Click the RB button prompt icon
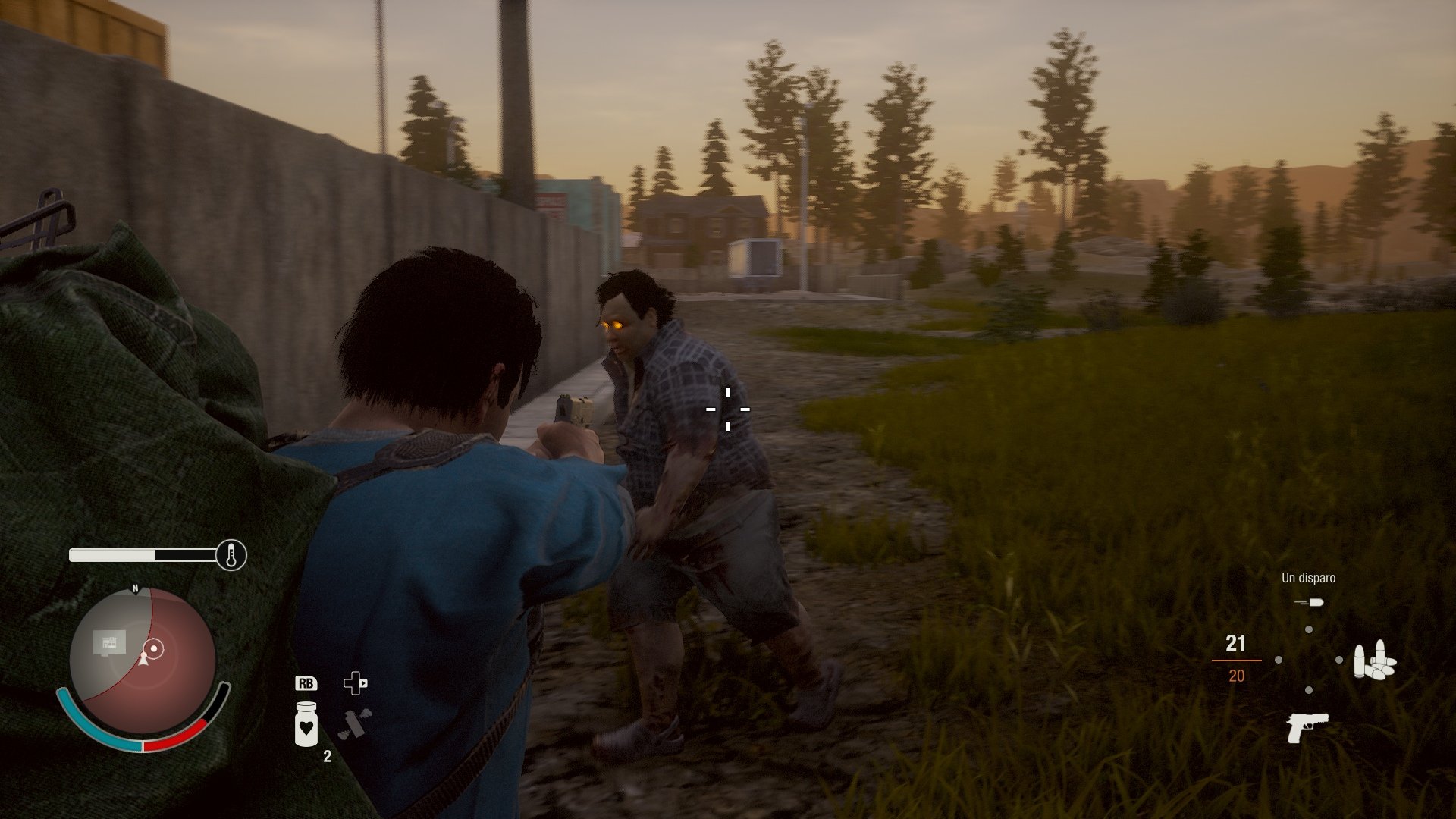 click(306, 685)
